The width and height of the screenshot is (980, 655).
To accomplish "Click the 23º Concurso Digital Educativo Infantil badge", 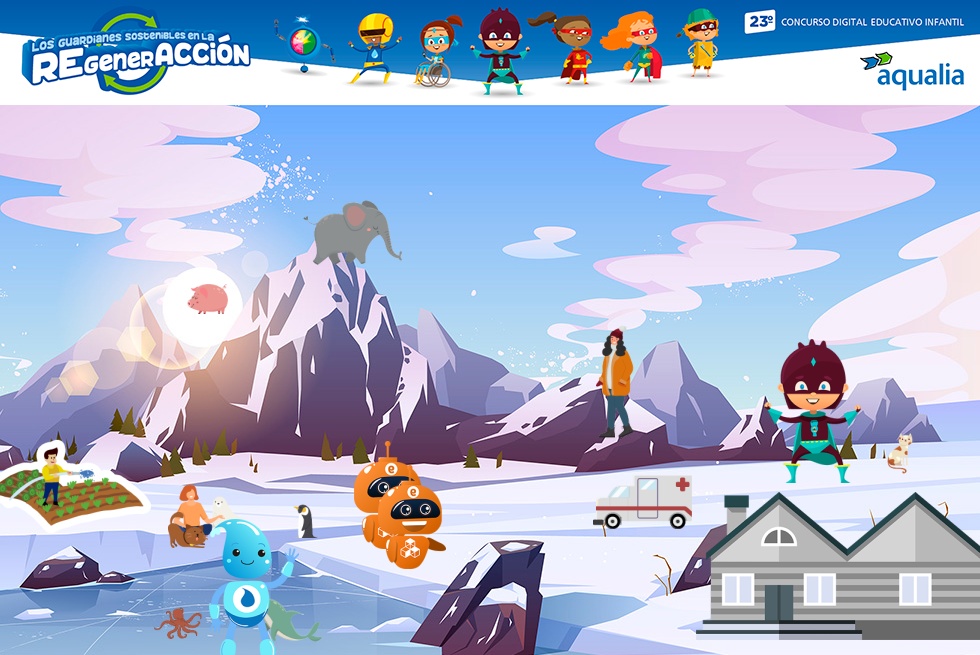I will (854, 22).
